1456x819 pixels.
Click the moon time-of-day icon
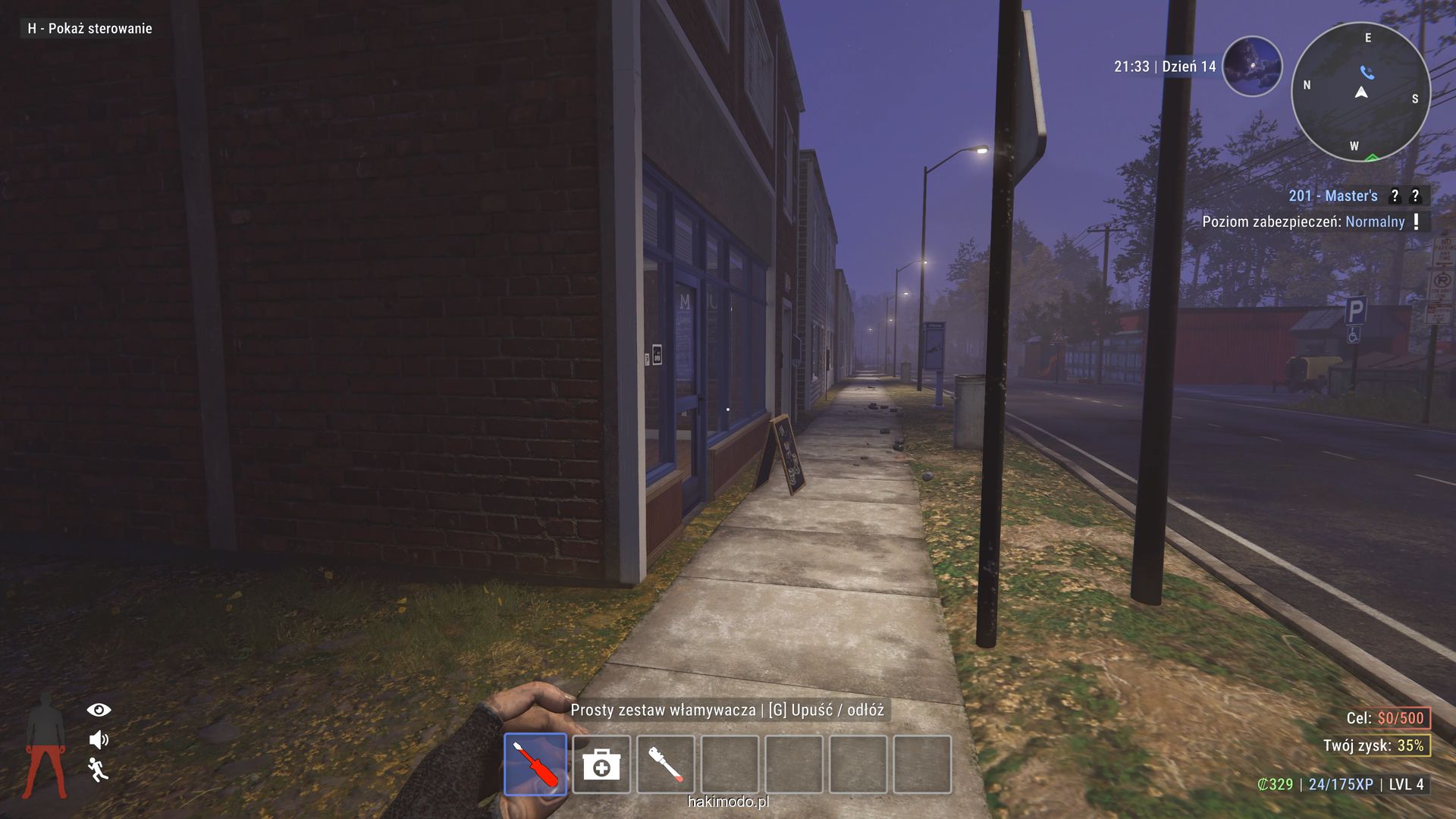coord(1252,67)
